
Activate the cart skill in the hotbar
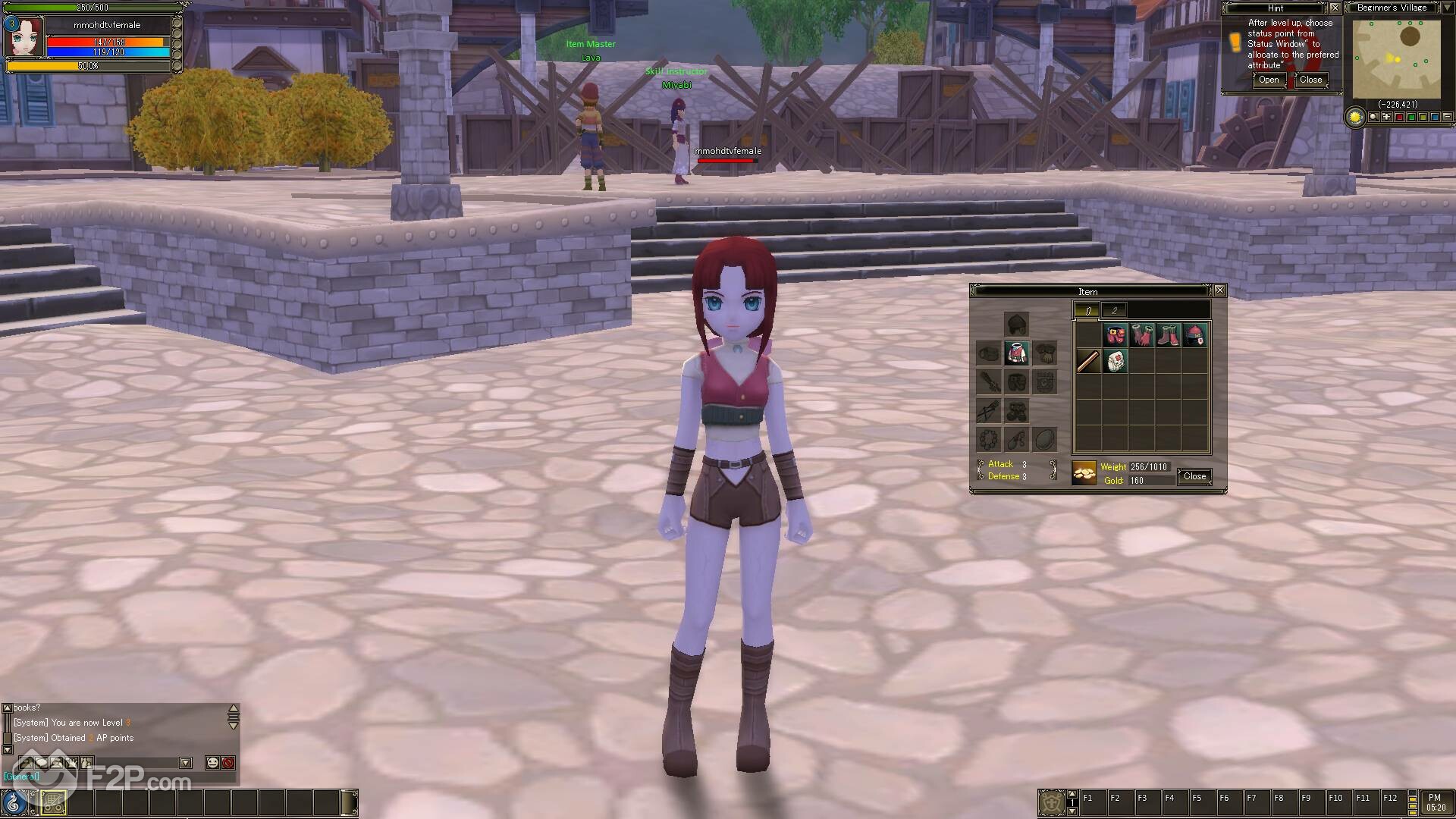click(53, 802)
